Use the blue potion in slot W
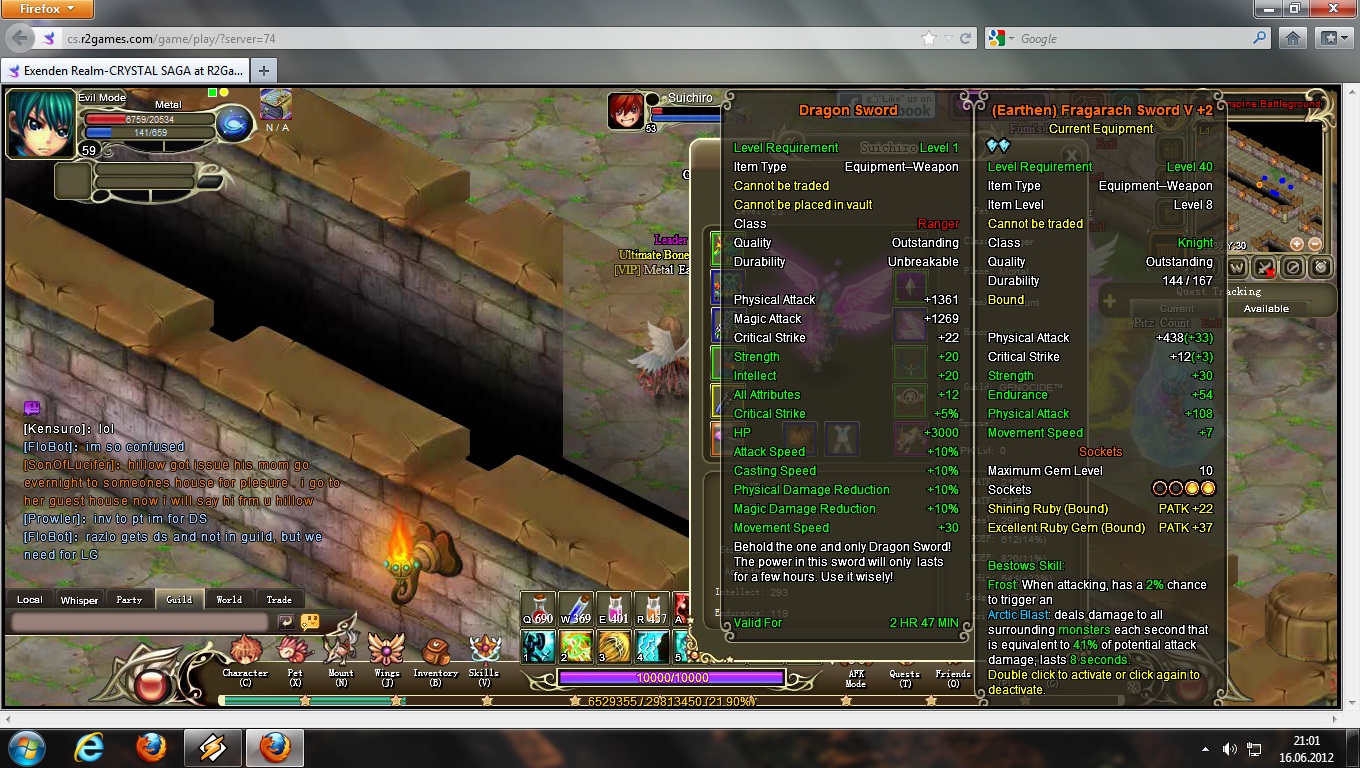Screen dimensions: 1360x768 pos(576,609)
